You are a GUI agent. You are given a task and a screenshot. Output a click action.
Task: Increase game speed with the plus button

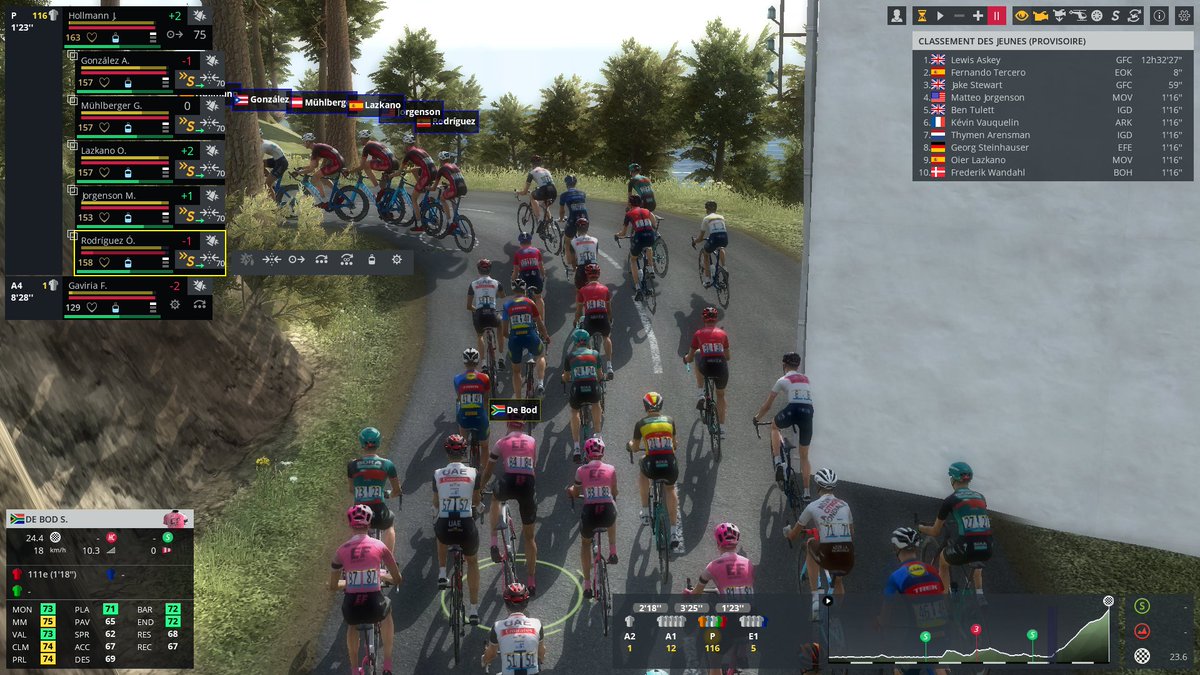pyautogui.click(x=978, y=16)
